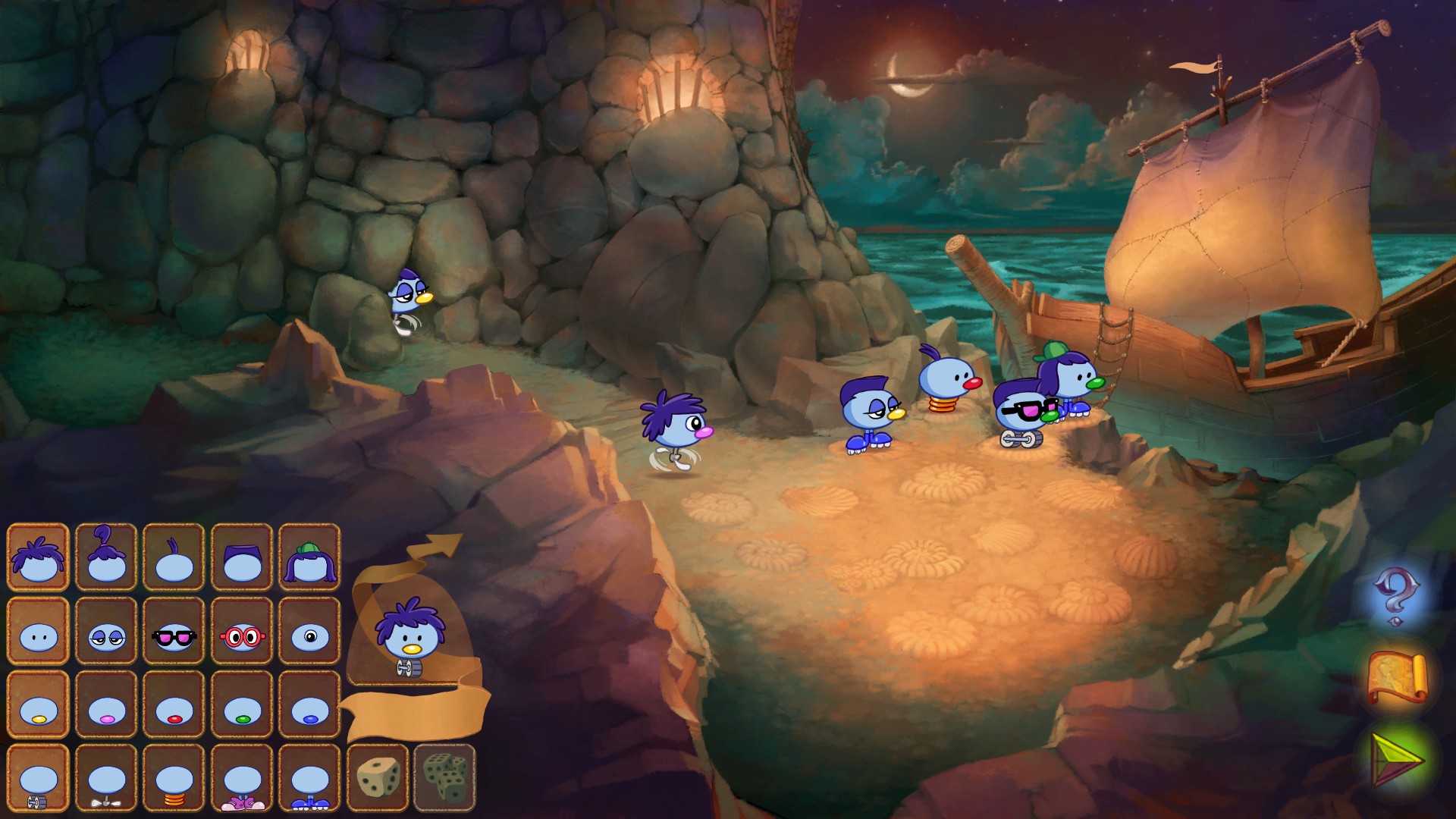Choose the ponytail hair style
1456x819 pixels.
point(106,557)
